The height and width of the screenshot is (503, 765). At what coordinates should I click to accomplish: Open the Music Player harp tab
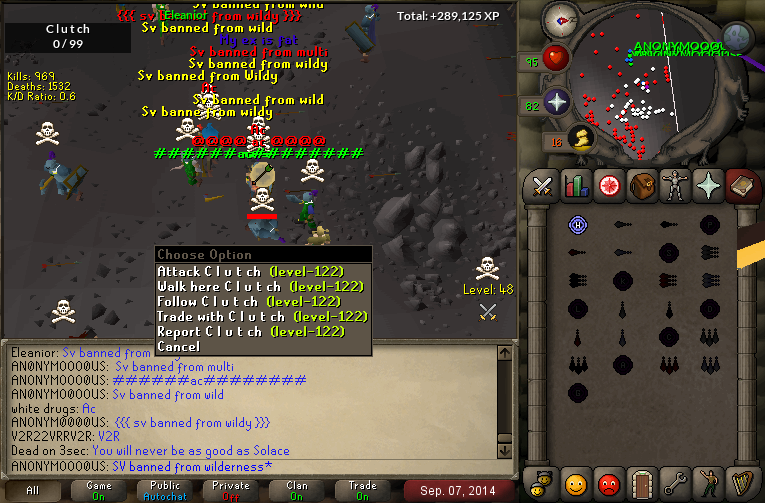[740, 484]
